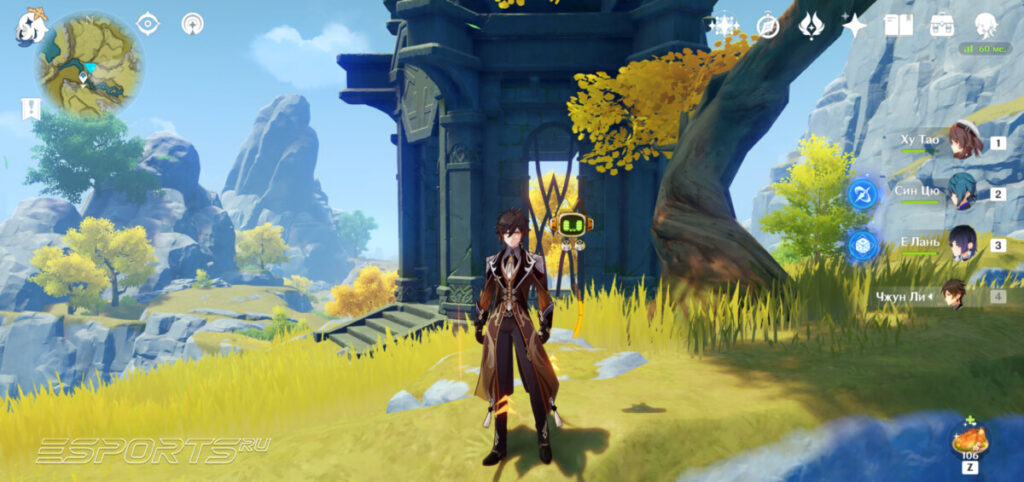Screen dimensions: 1024x482
Task: Open the Events compass icon
Action: tap(768, 26)
